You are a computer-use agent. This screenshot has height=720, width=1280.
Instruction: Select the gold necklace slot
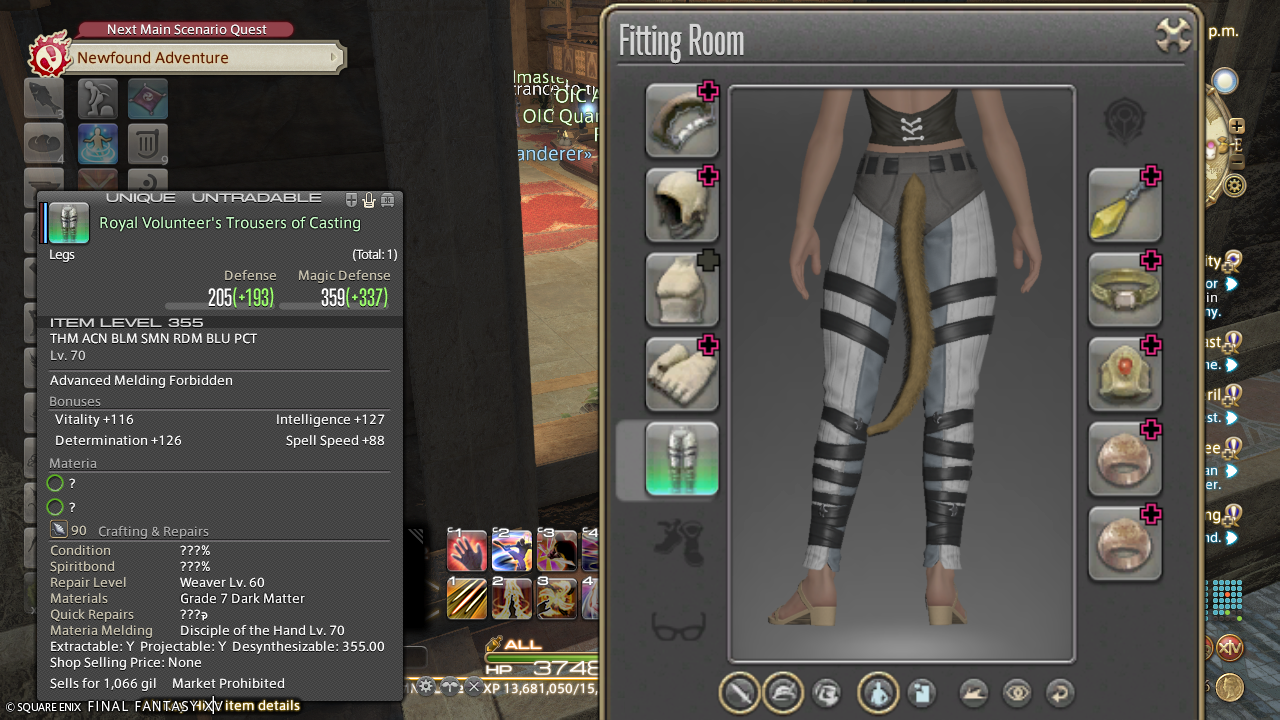pos(1125,290)
